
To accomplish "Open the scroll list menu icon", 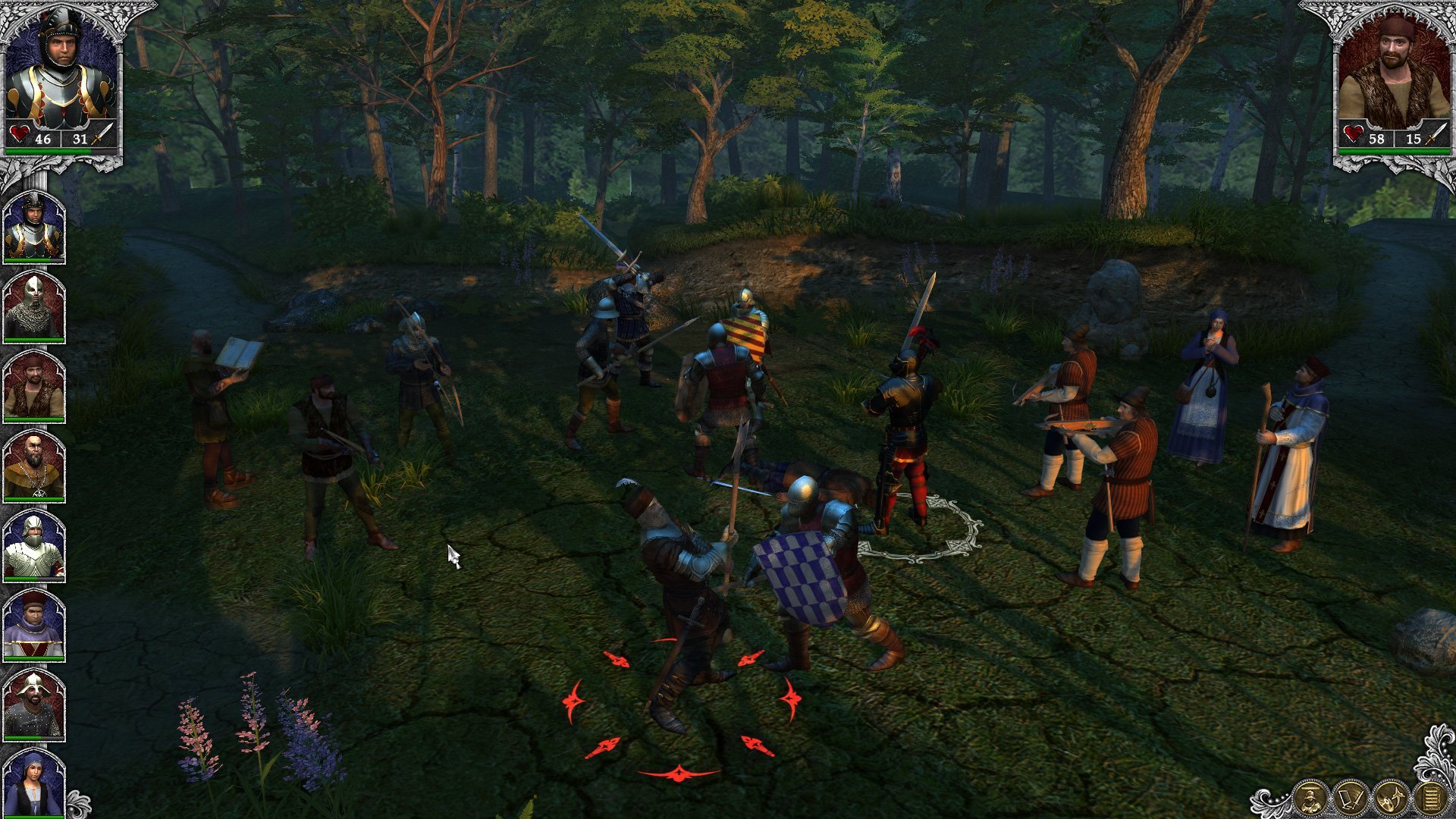I will click(1430, 799).
